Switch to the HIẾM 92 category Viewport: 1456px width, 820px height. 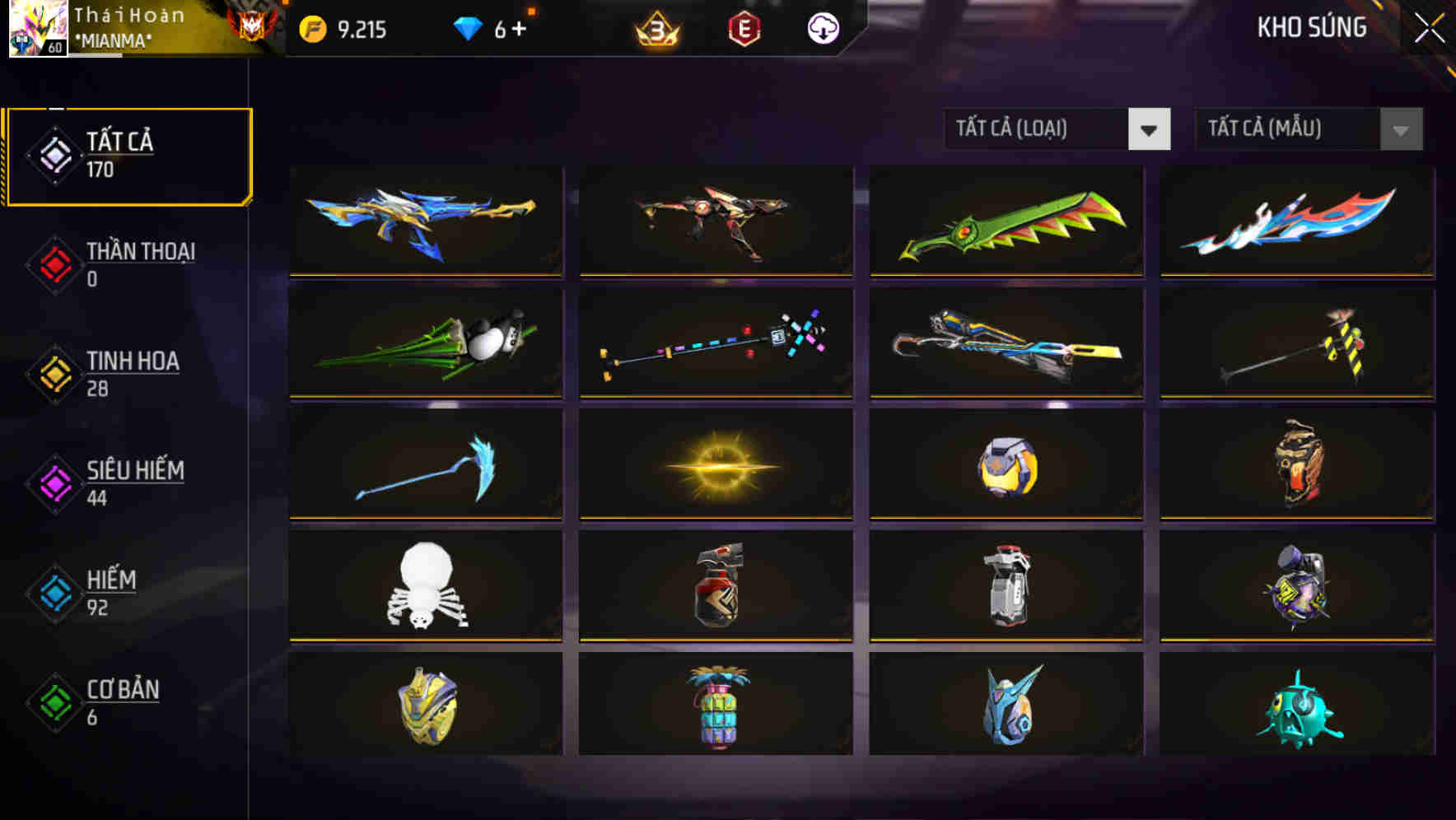[x=124, y=593]
